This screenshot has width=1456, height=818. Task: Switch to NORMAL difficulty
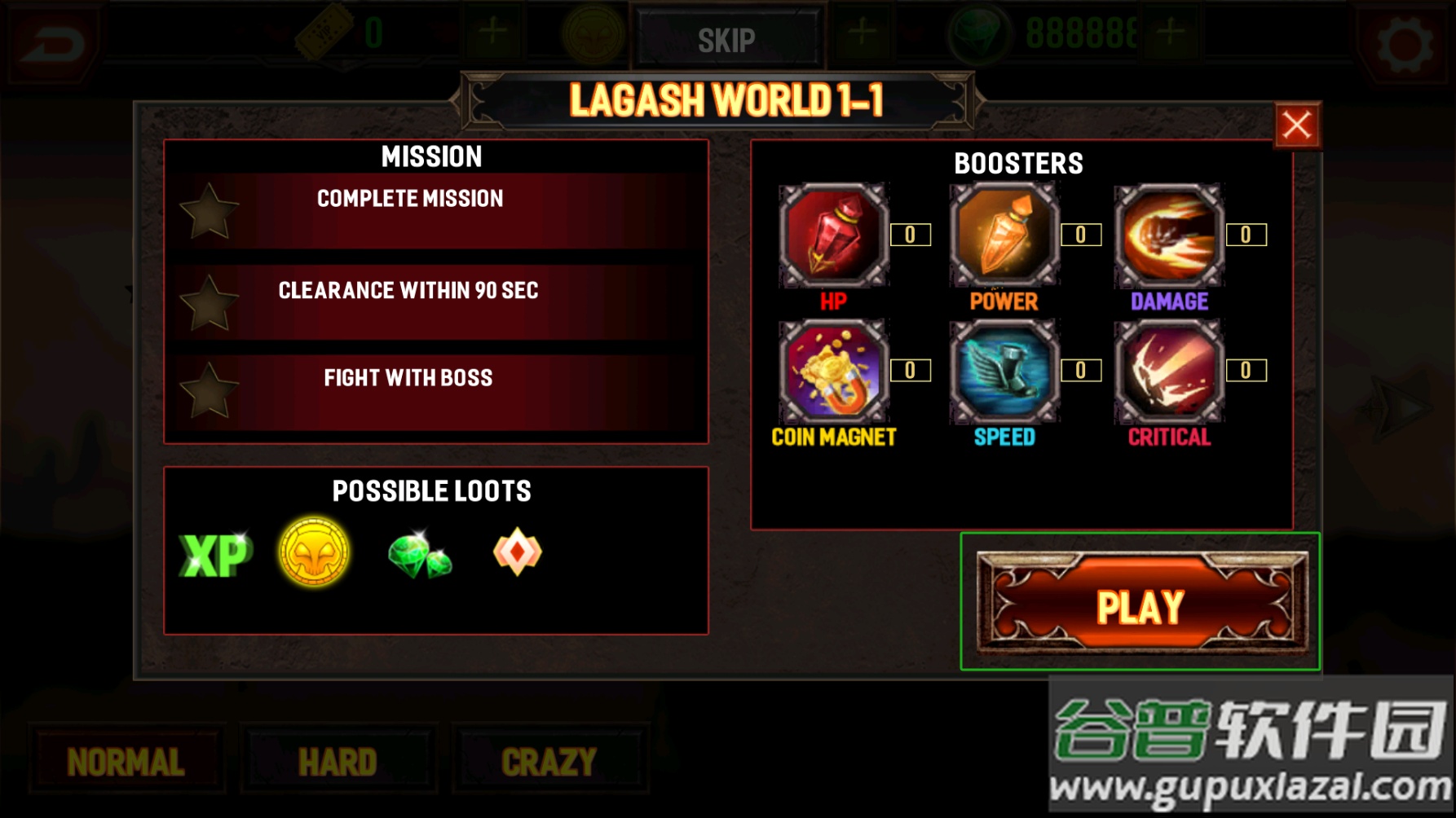point(126,761)
